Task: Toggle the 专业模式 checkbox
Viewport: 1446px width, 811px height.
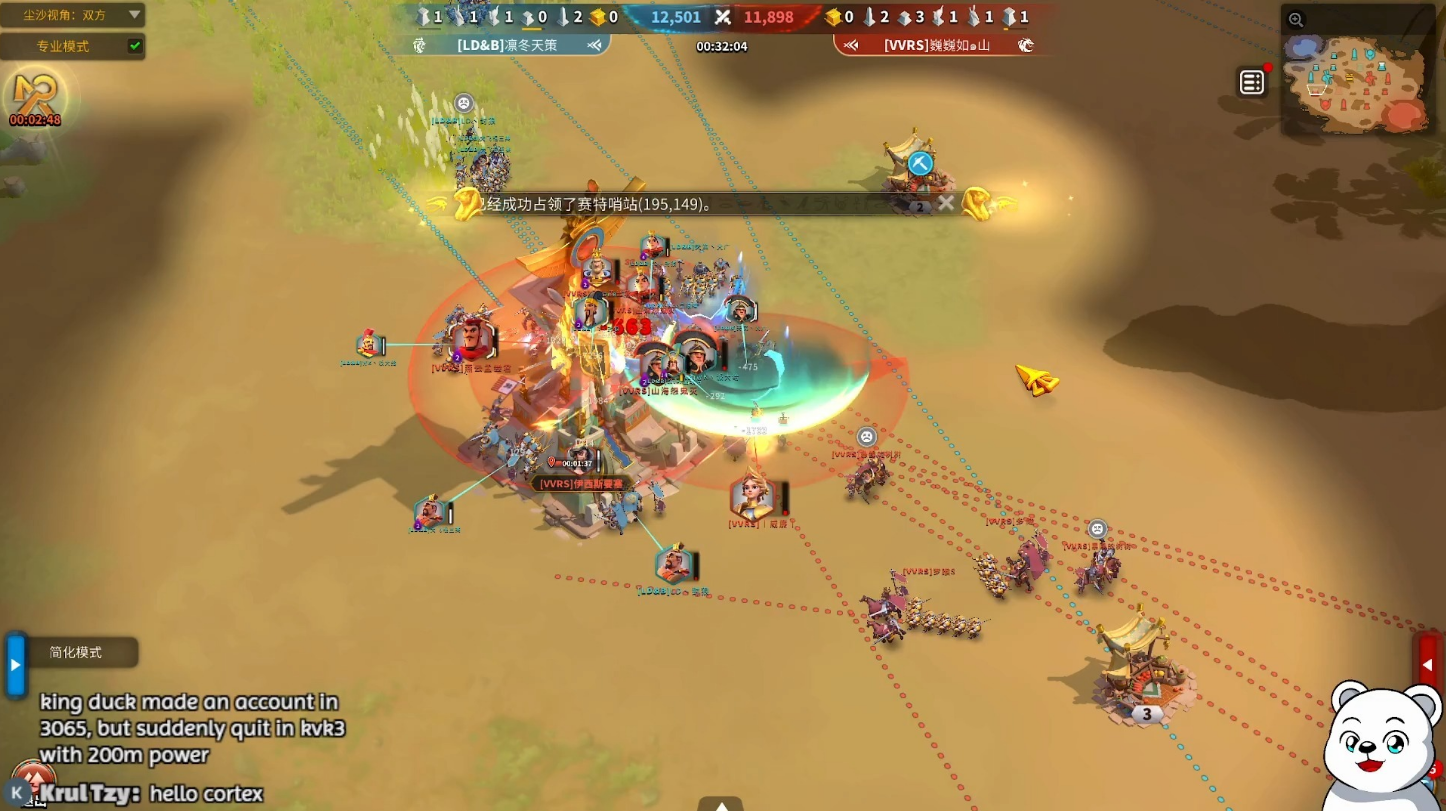Action: click(135, 46)
